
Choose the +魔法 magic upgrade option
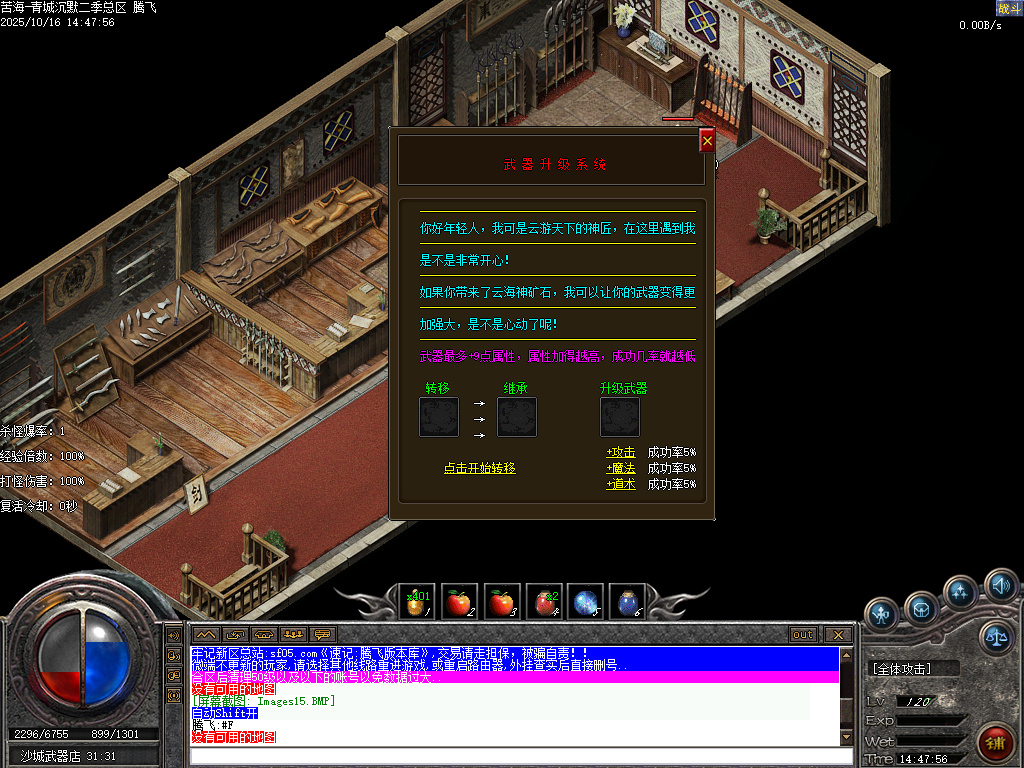pos(620,468)
